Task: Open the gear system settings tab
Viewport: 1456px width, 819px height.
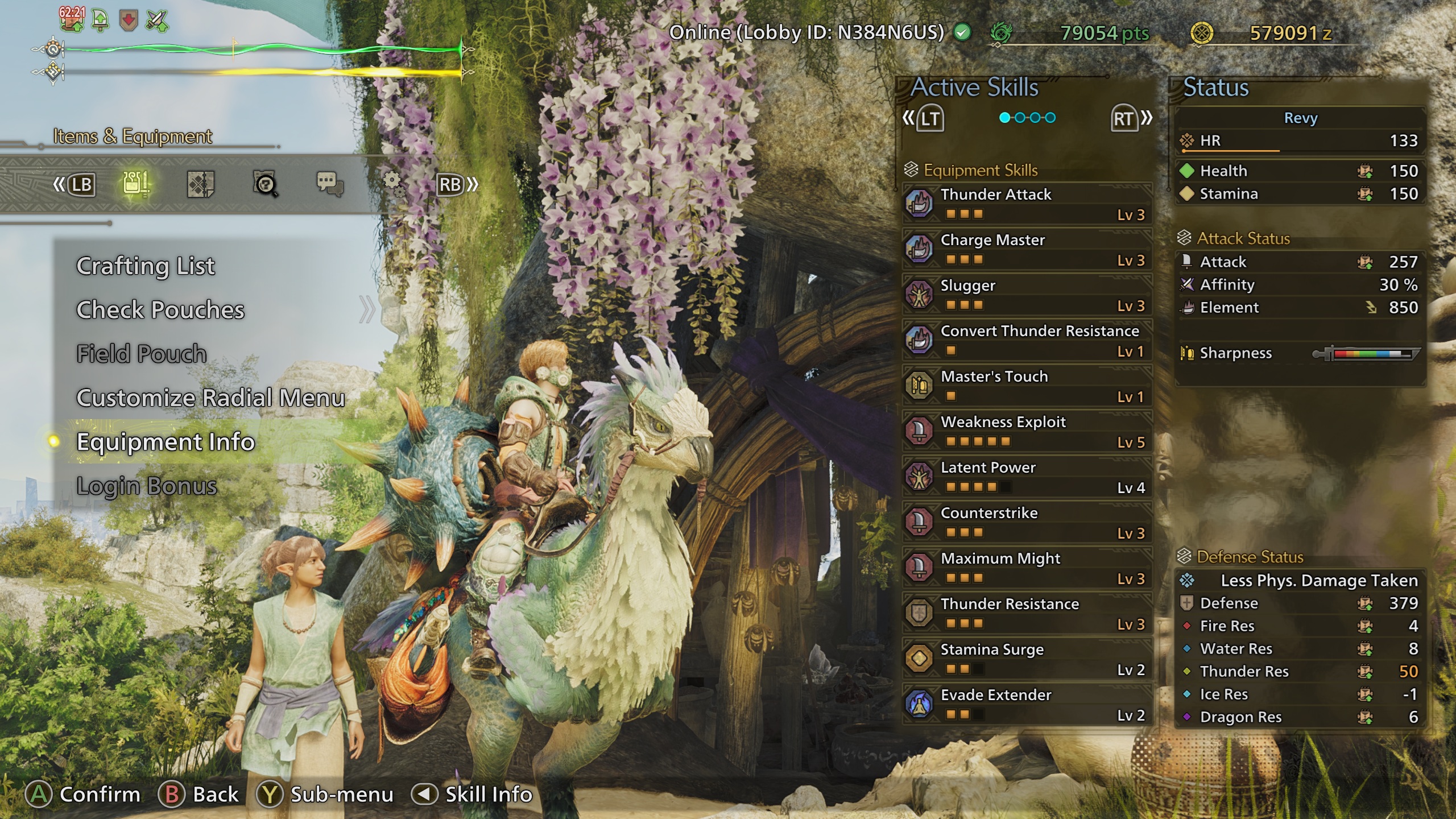Action: point(392,183)
